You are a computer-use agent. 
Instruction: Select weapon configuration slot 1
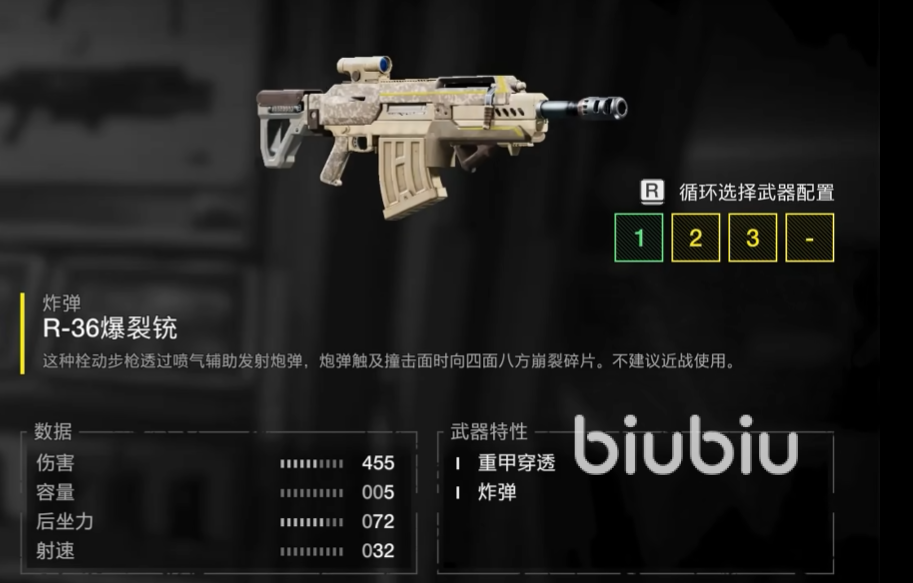pyautogui.click(x=638, y=238)
